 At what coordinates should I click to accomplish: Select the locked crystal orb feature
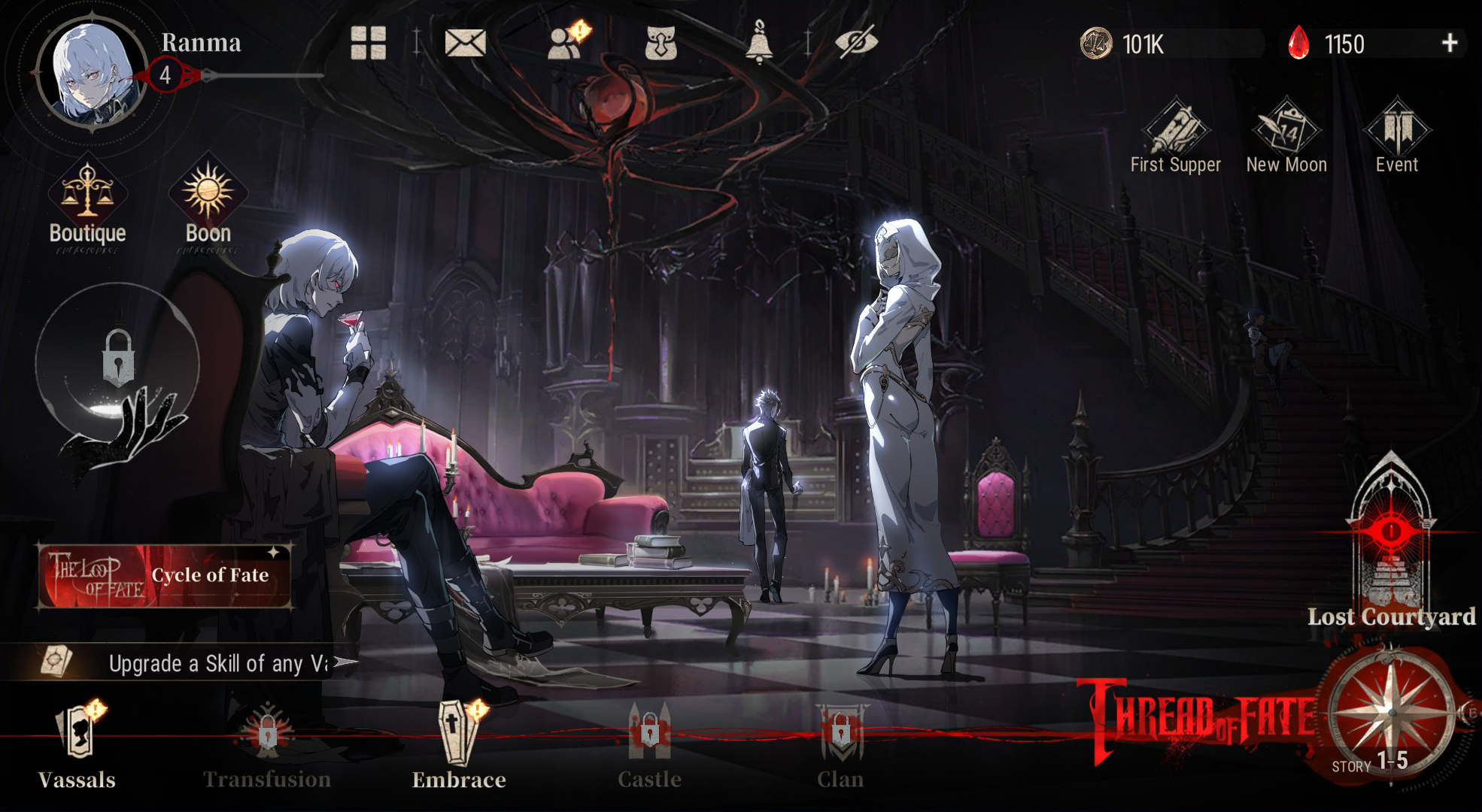pyautogui.click(x=117, y=361)
